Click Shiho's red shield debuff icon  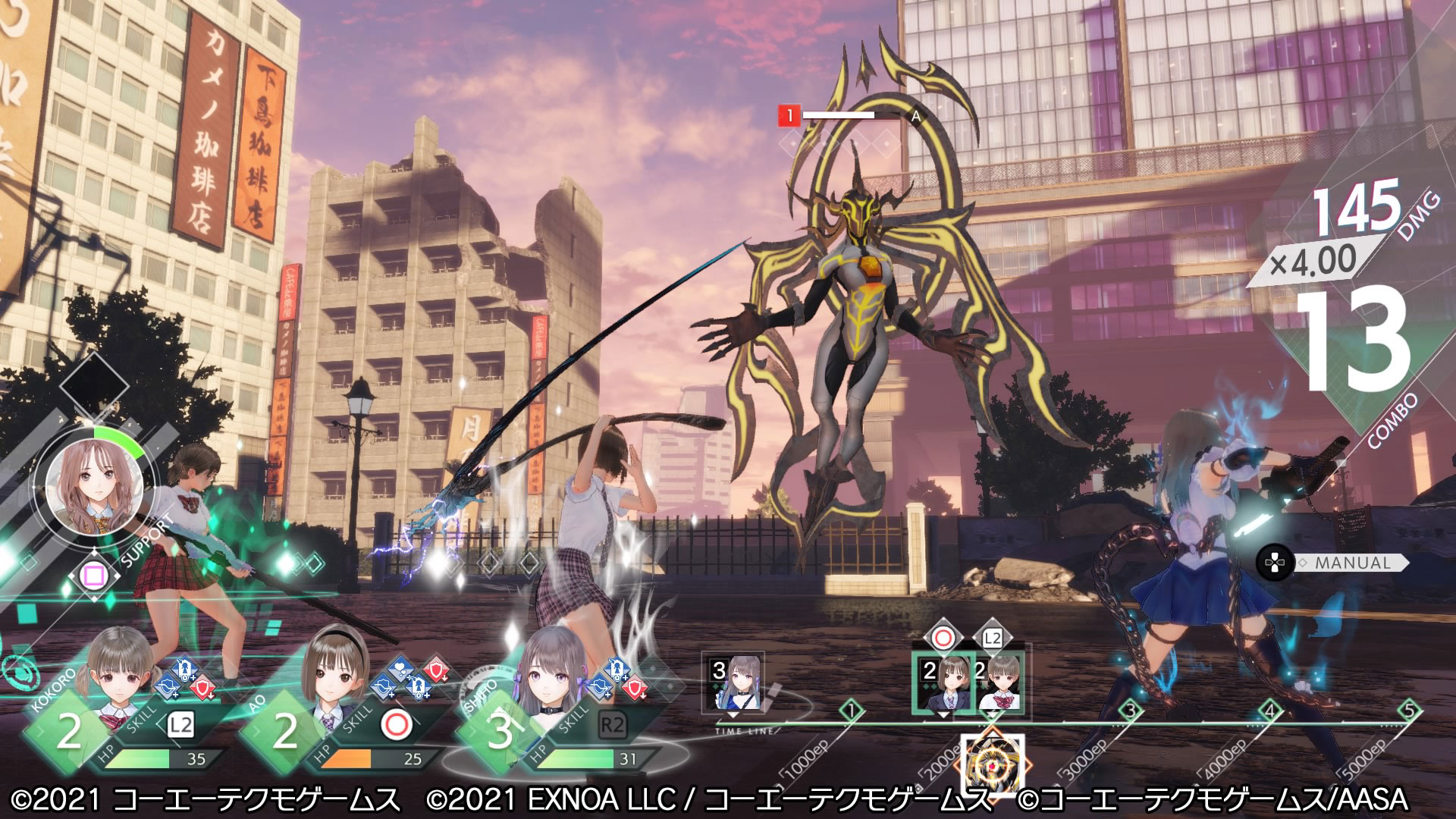pos(637,688)
